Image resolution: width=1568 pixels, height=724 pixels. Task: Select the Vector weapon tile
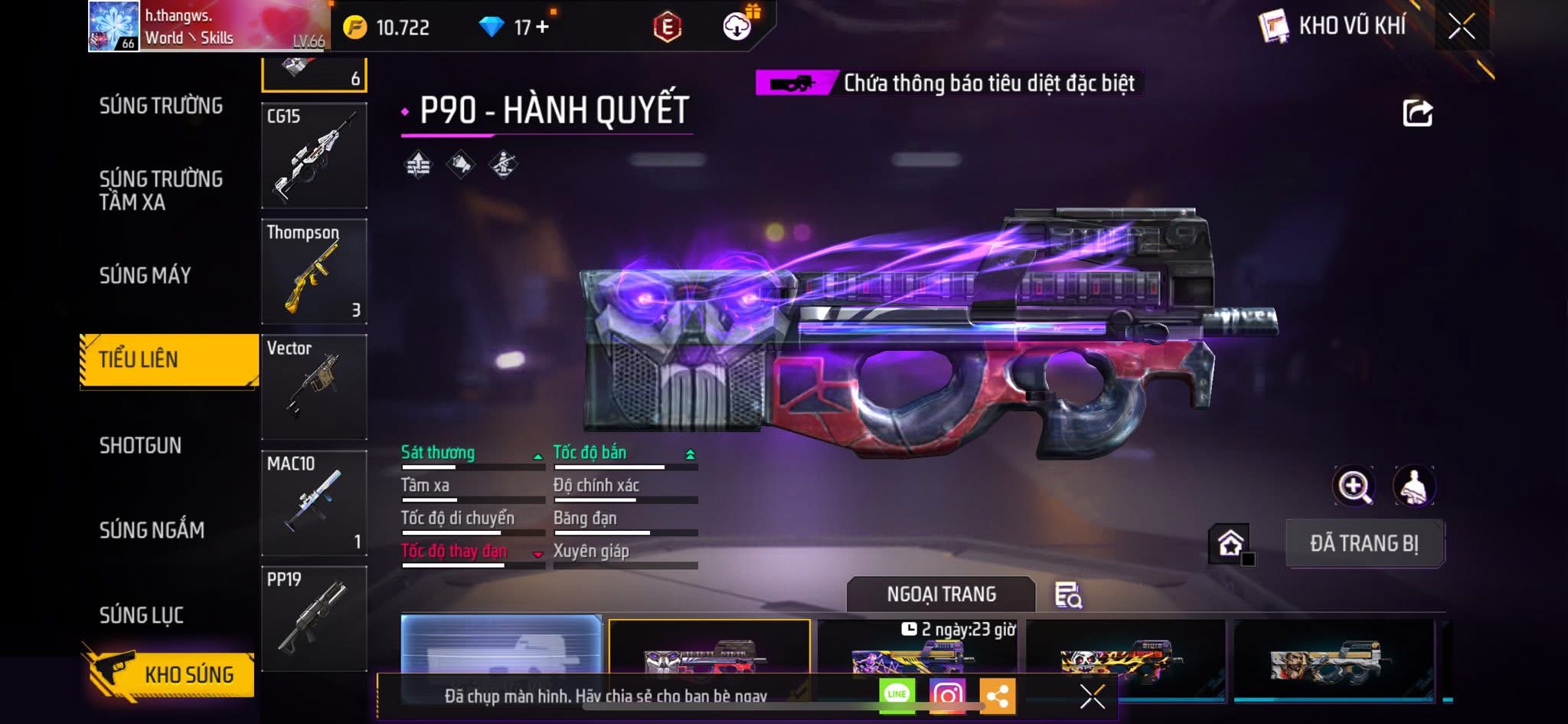coord(314,387)
